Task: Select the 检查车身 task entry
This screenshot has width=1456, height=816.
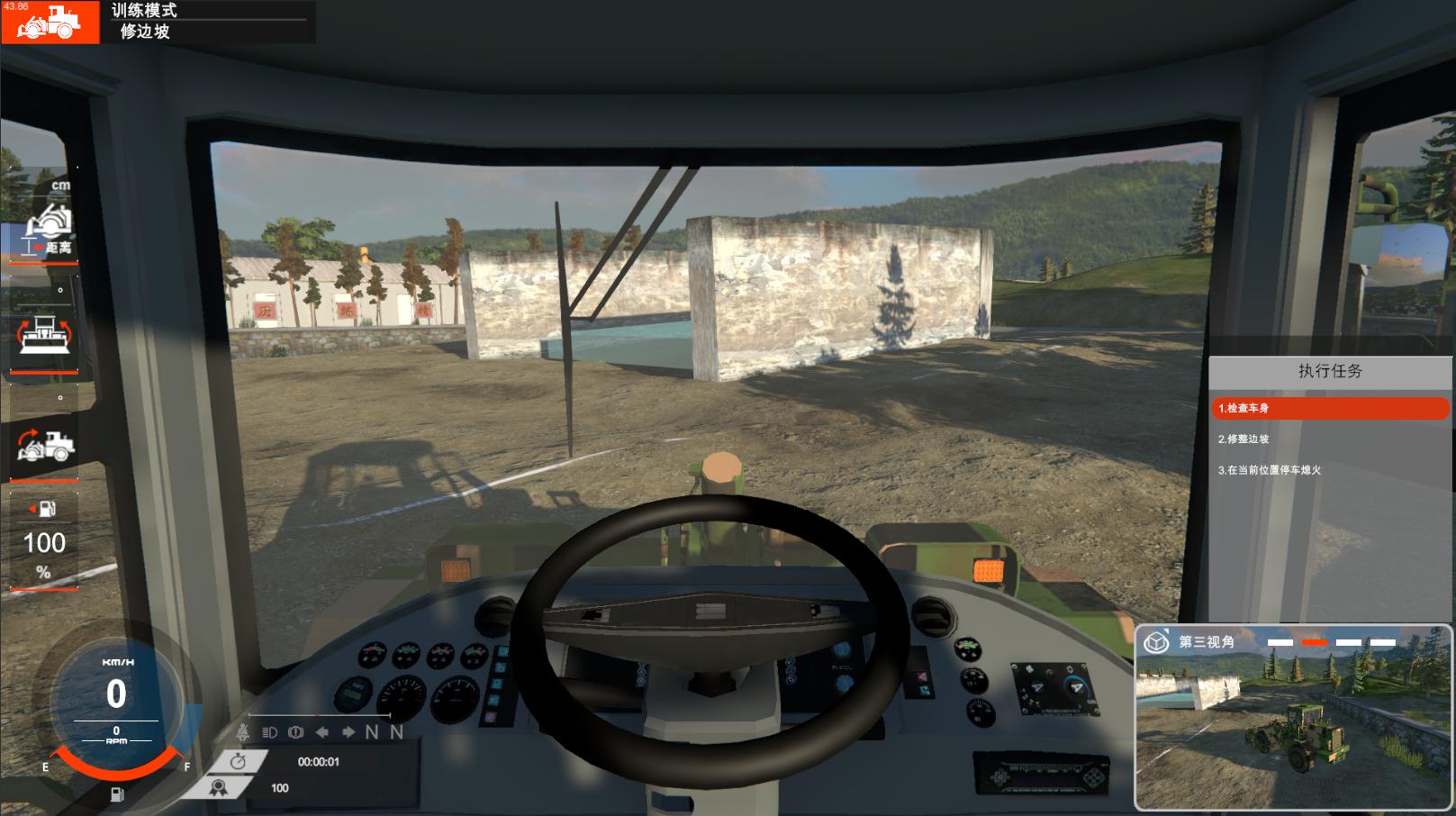Action: pos(1330,408)
